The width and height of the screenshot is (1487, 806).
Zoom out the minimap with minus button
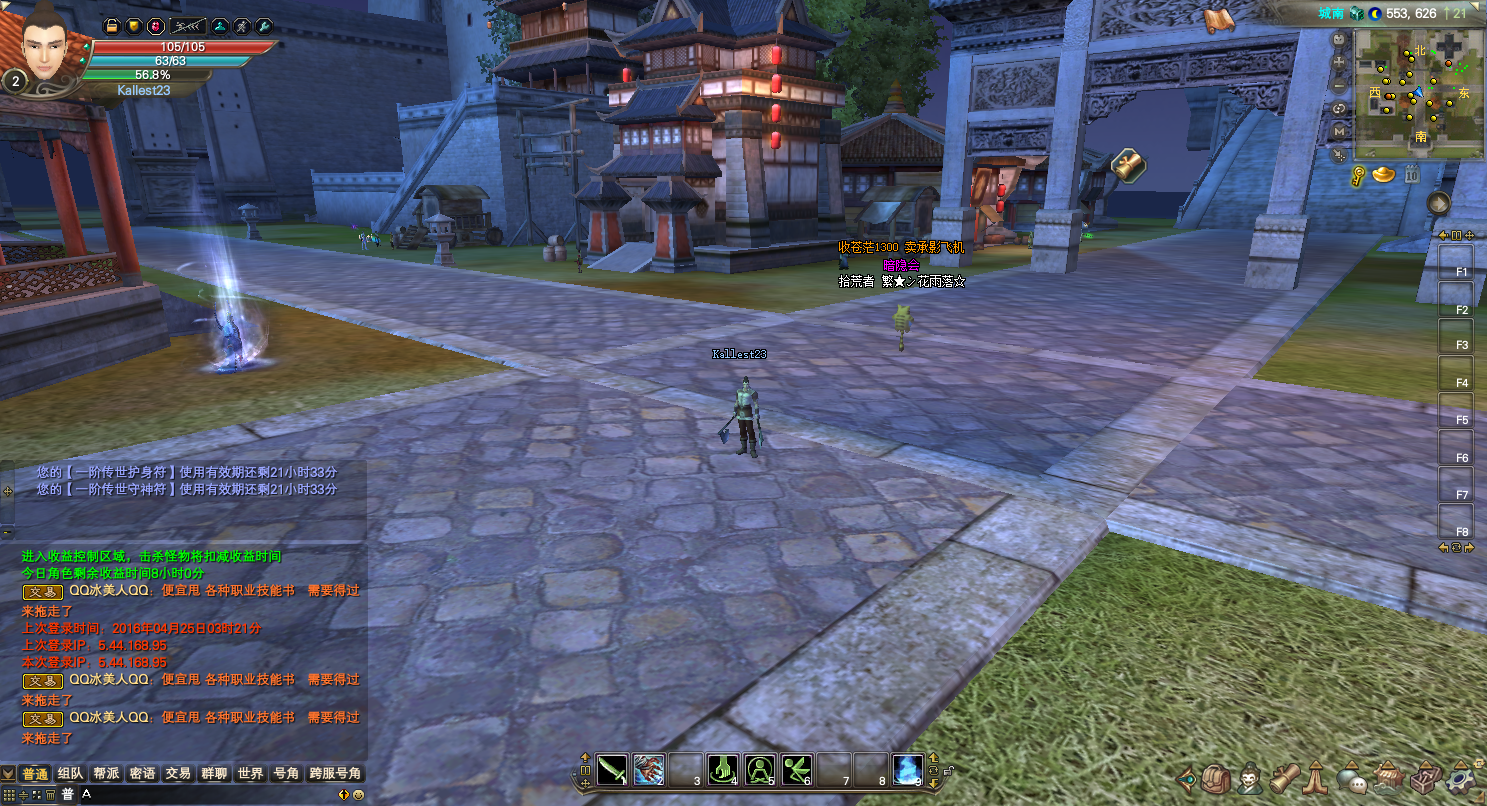coord(1339,85)
